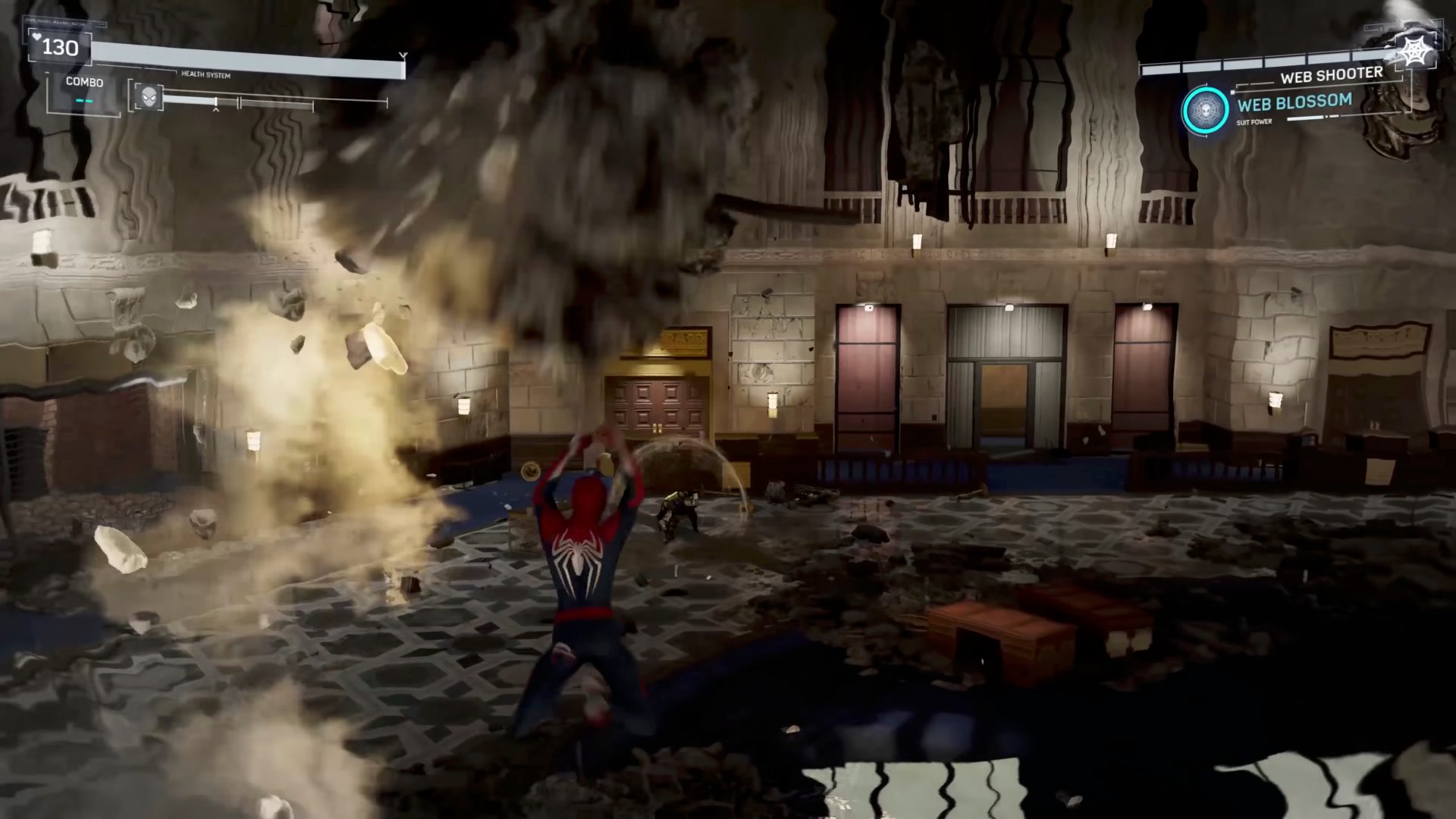Viewport: 1456px width, 819px height.
Task: Click the HEALTH SYSTEM tab label
Action: click(x=206, y=75)
